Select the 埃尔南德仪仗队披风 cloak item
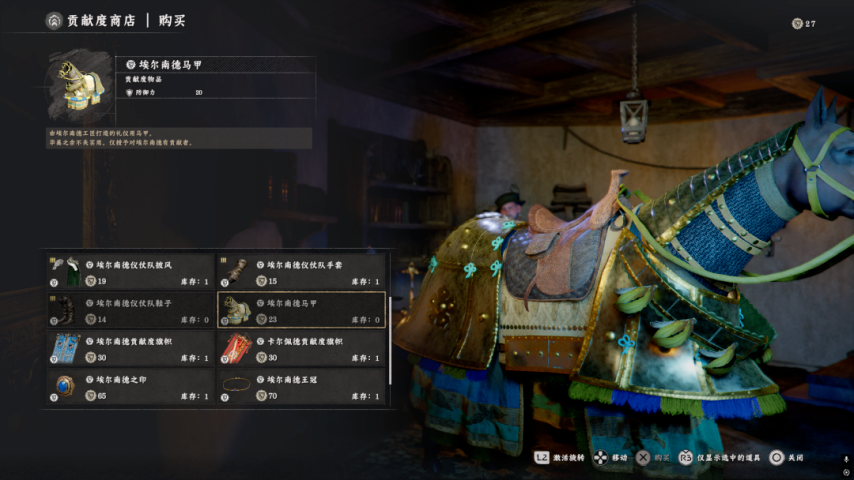 click(130, 271)
